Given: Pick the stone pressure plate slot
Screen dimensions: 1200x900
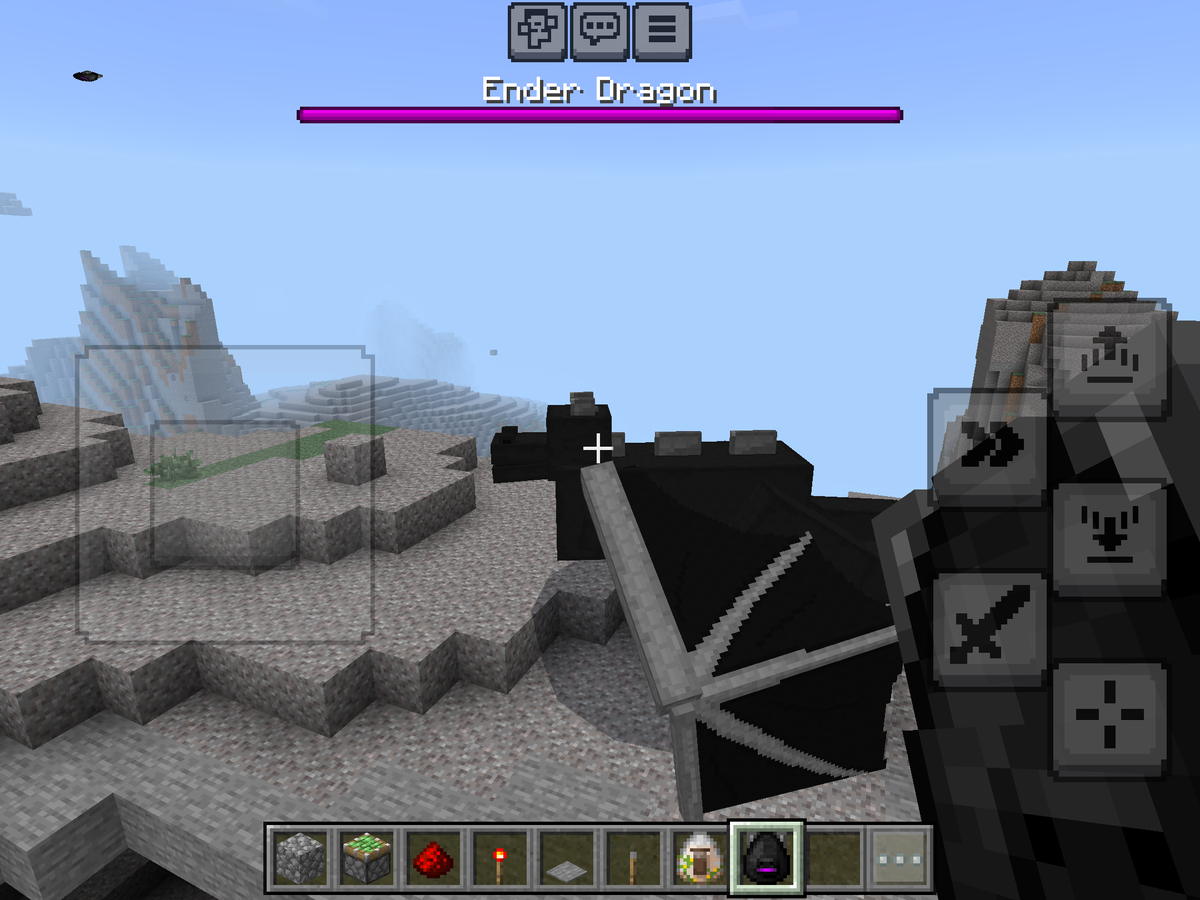Looking at the screenshot, I should click(x=565, y=858).
